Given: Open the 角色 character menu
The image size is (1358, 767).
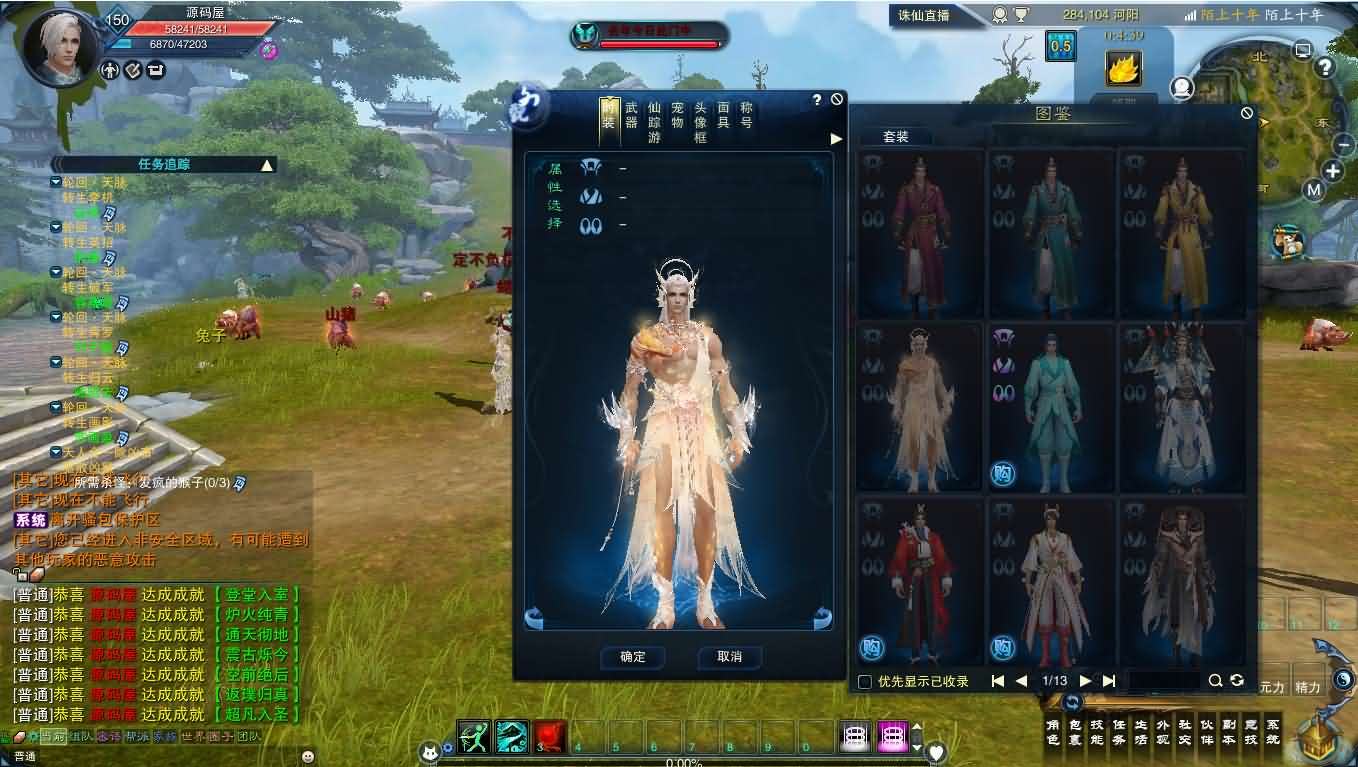Looking at the screenshot, I should coord(1052,733).
